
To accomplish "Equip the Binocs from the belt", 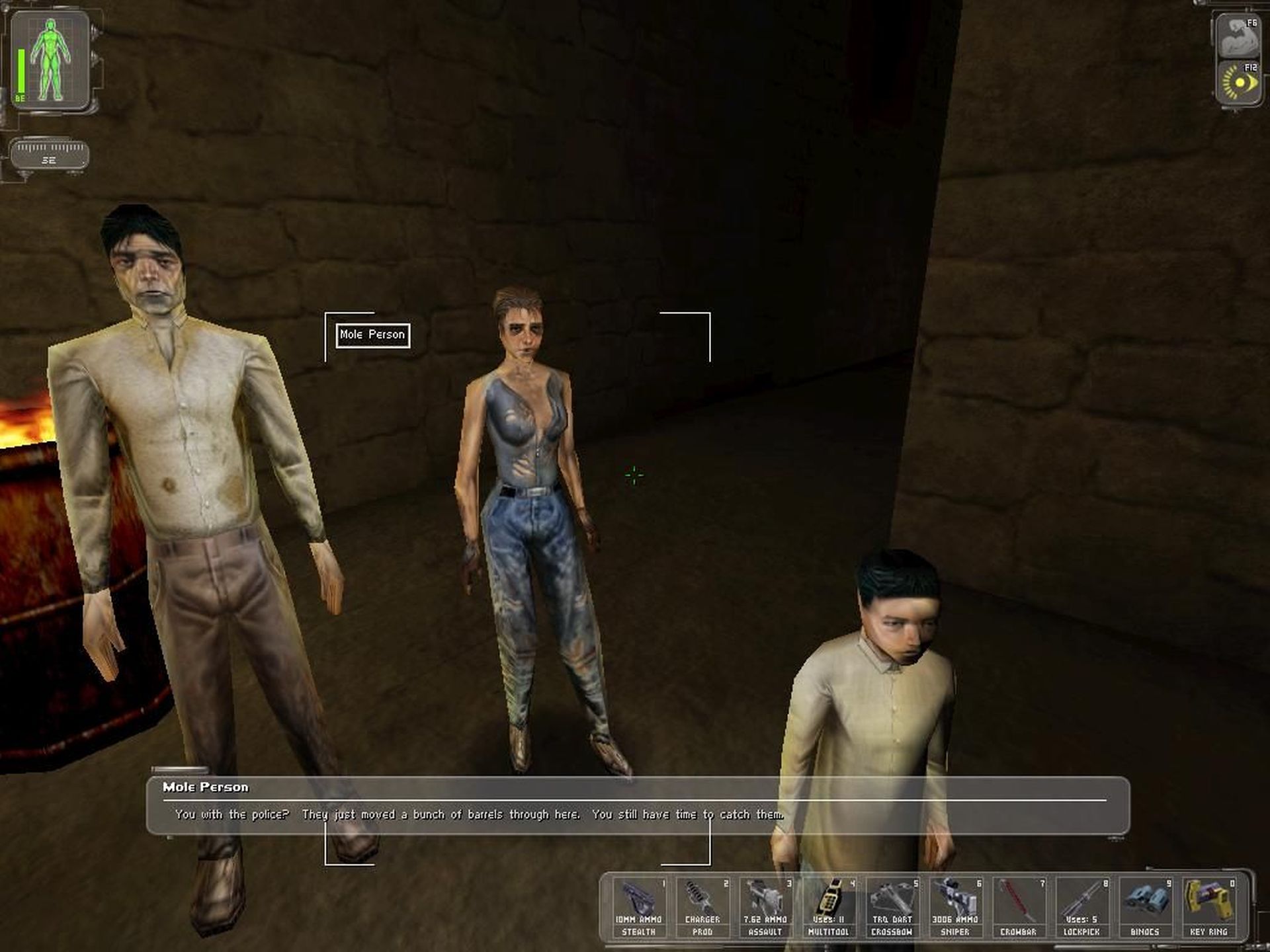I will point(1145,906).
